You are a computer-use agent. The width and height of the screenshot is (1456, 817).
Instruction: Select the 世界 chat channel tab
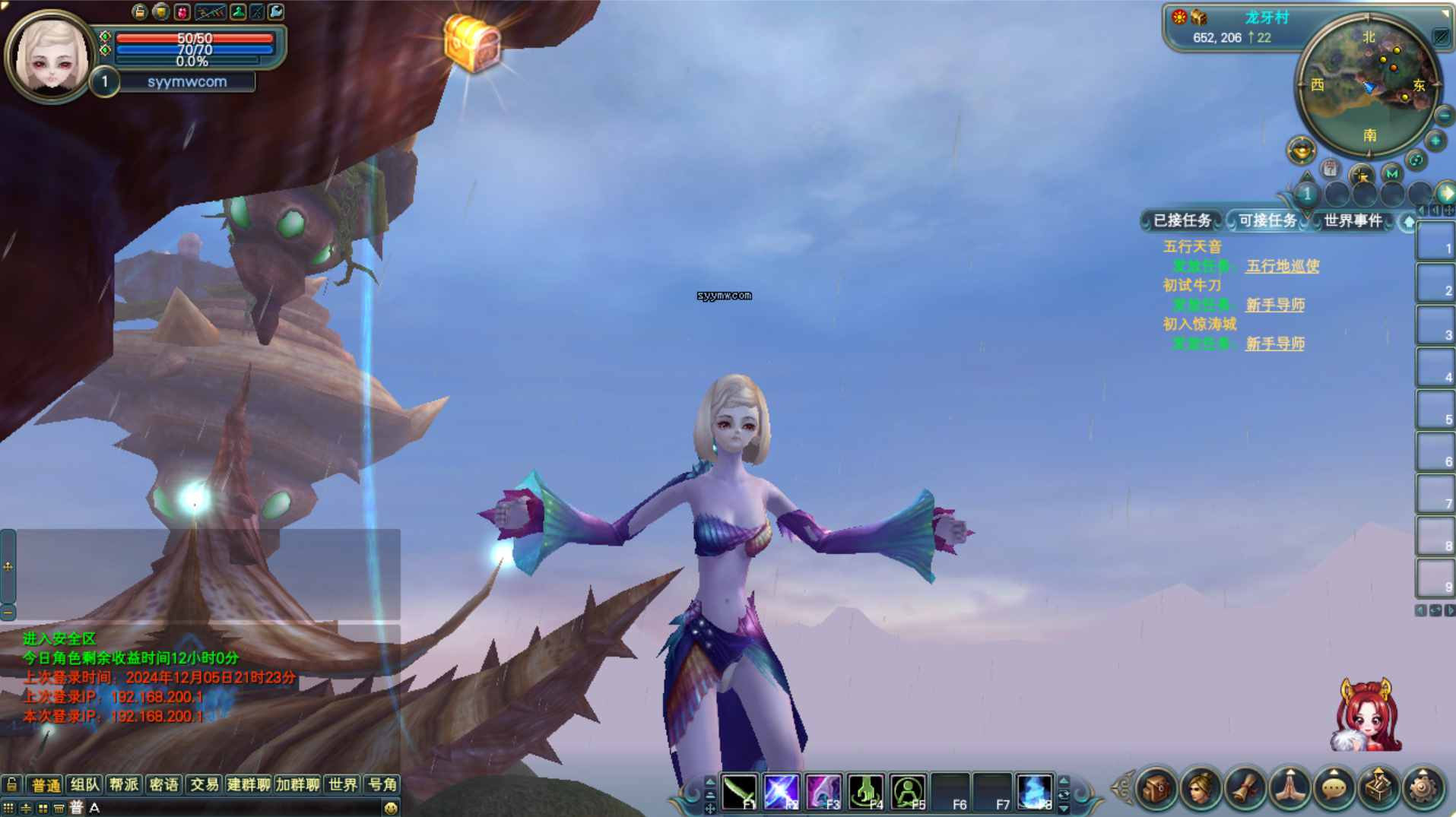click(342, 784)
